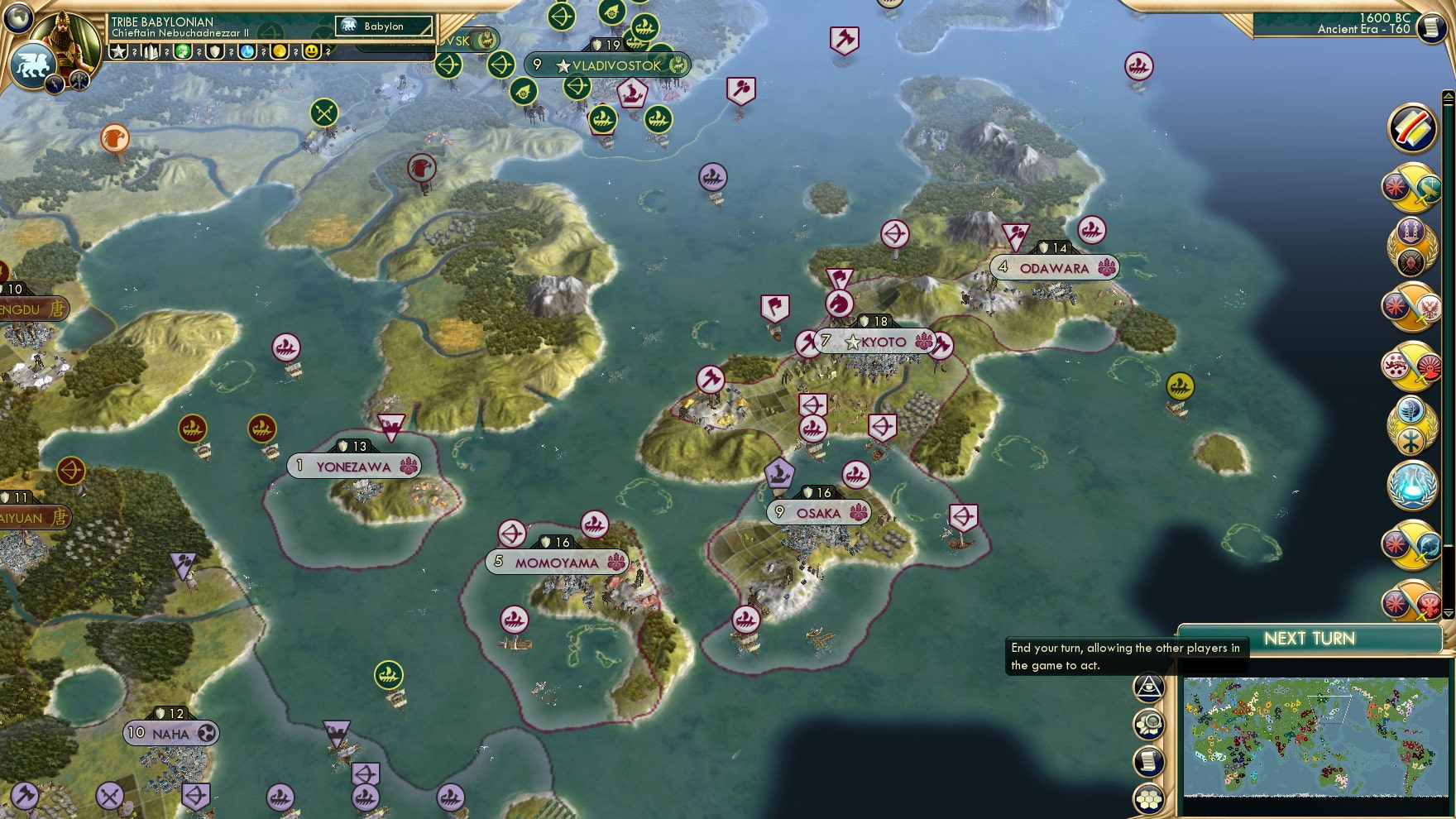Screen dimensions: 1456x819
Task: Open the Technology tree flask icon in the sidebar
Action: point(1413,486)
